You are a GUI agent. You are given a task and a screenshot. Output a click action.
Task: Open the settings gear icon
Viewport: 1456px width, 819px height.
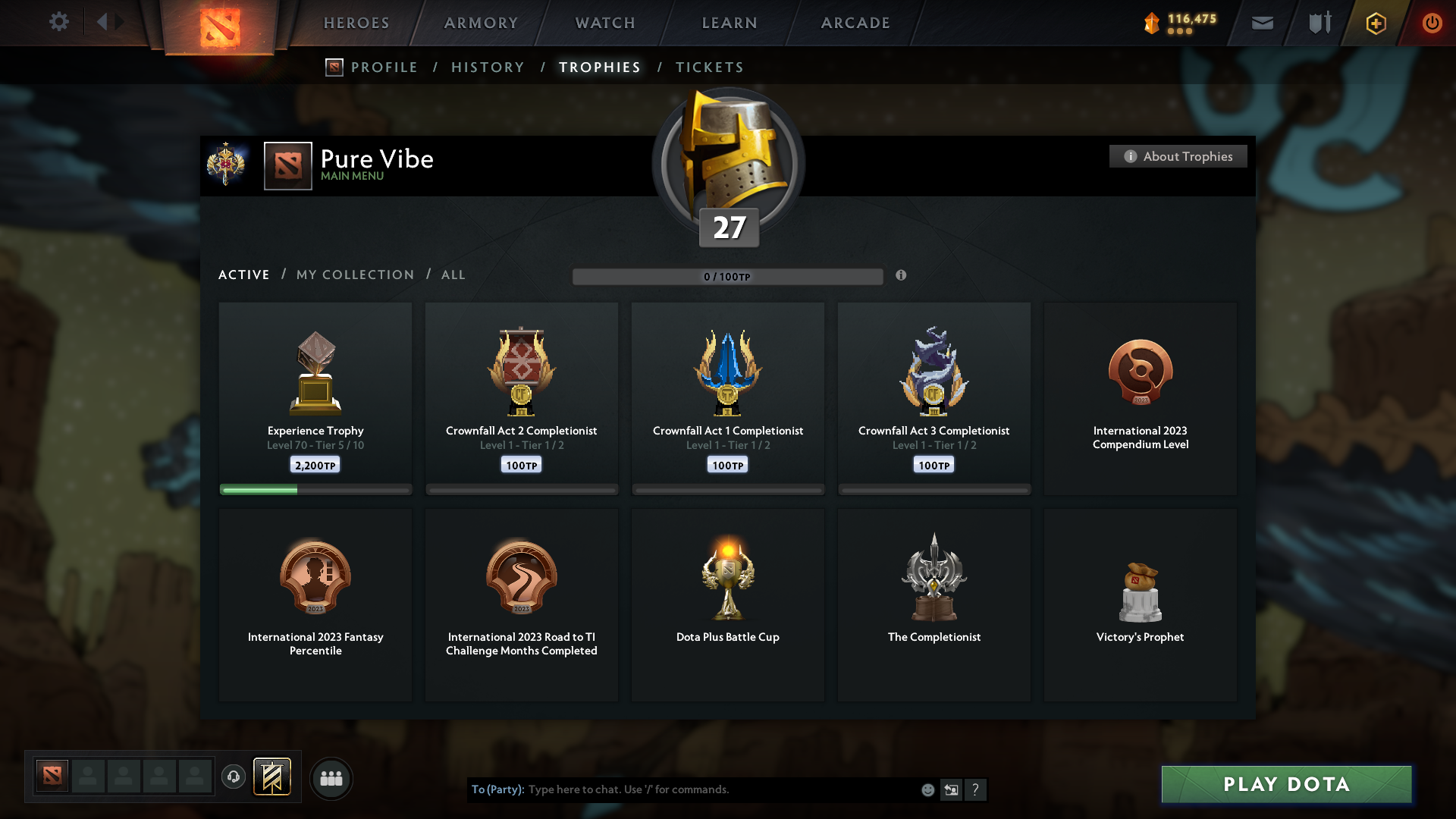click(x=59, y=23)
